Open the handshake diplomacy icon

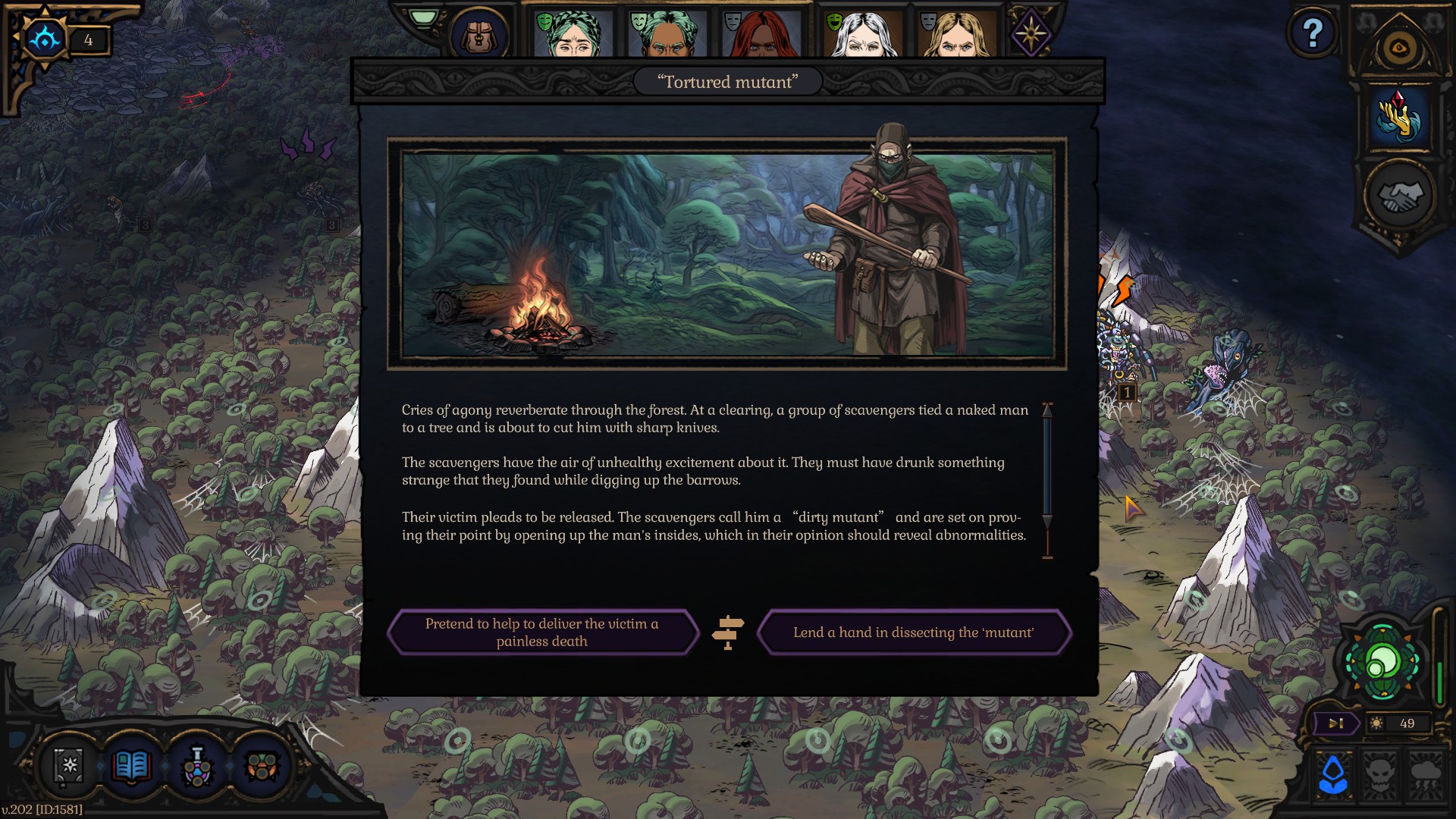(1399, 196)
